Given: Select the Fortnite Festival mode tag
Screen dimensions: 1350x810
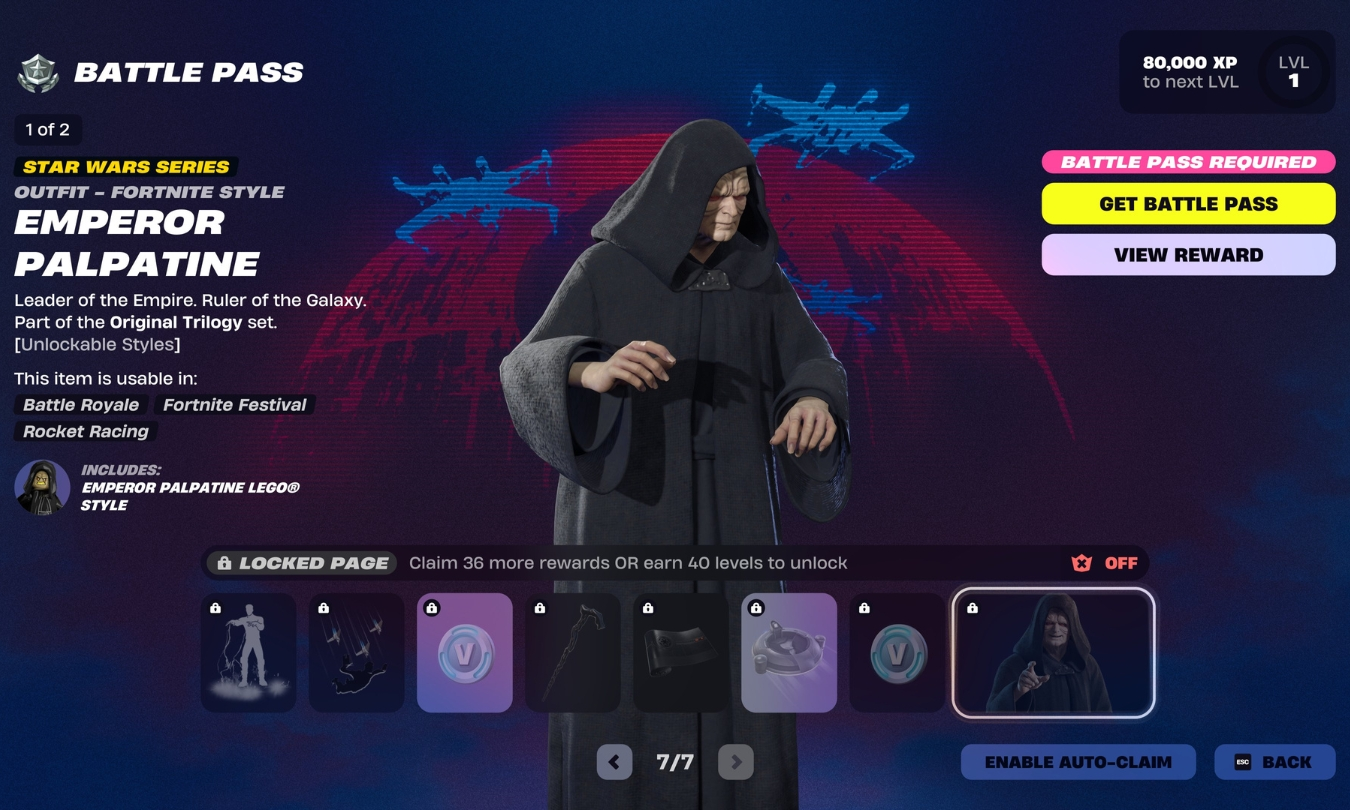Looking at the screenshot, I should [x=233, y=405].
